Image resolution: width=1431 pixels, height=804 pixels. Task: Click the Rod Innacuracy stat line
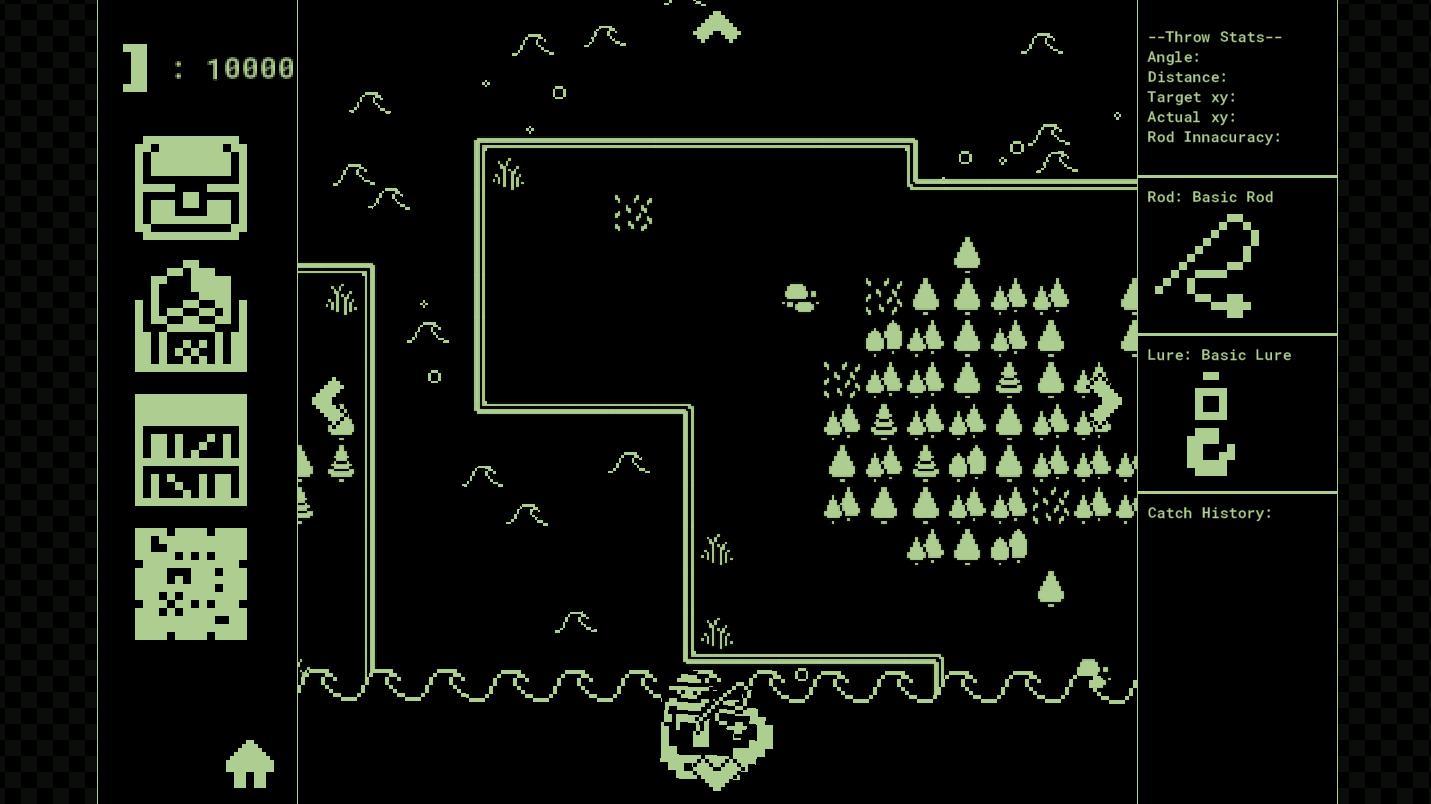click(1213, 137)
